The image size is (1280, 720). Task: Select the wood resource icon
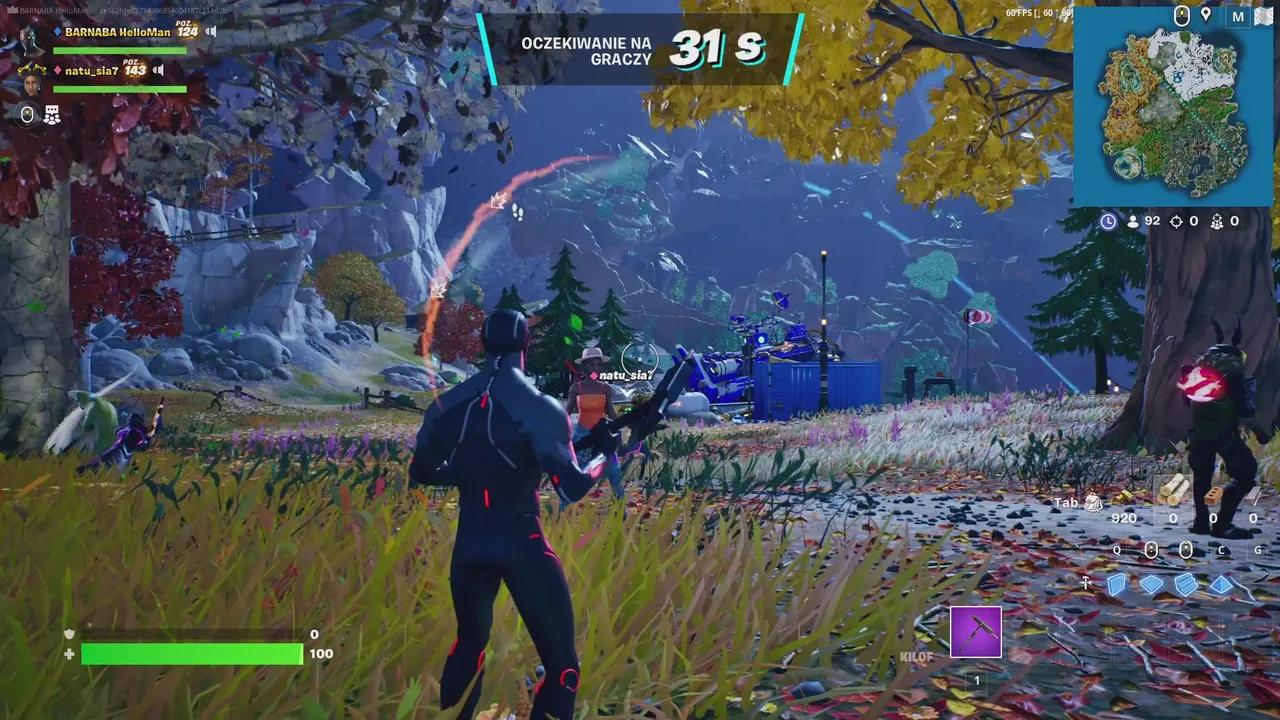[1172, 492]
